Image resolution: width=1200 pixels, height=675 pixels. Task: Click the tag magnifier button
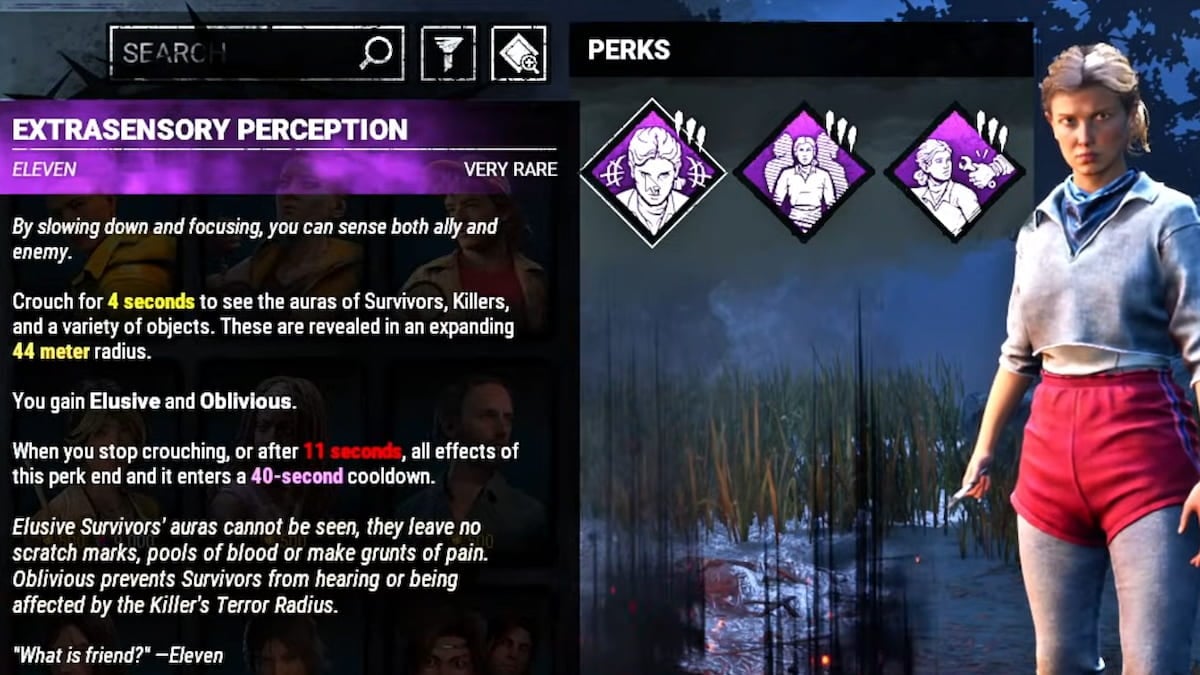tap(519, 53)
